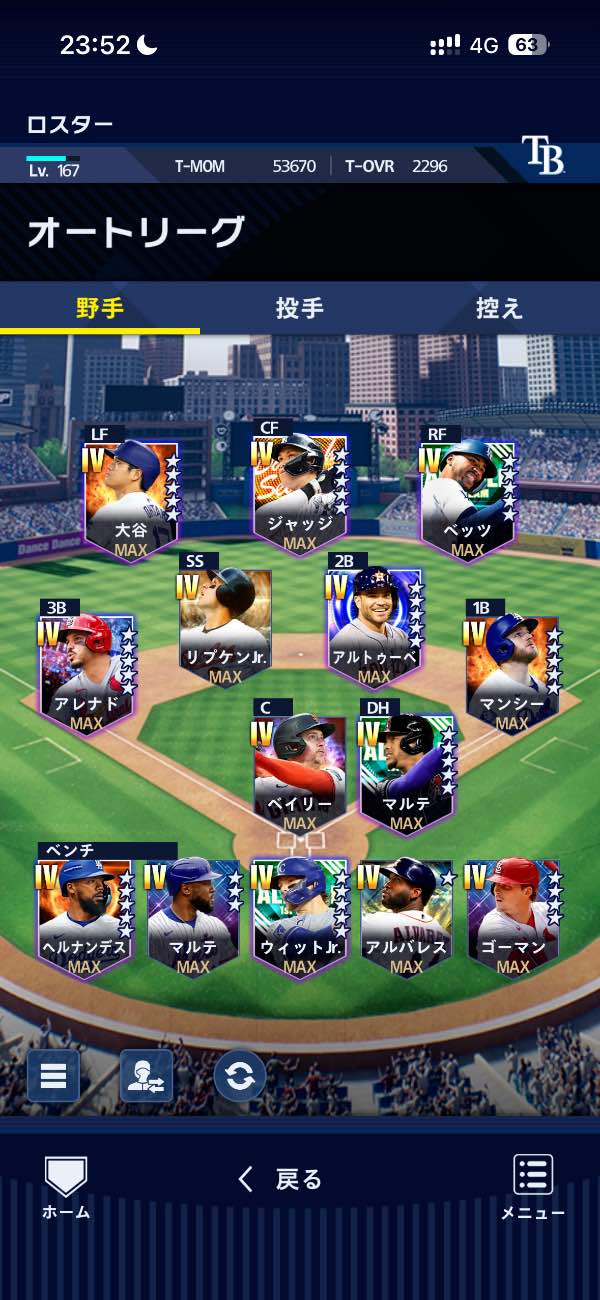Select the 野手 tab

(100, 308)
